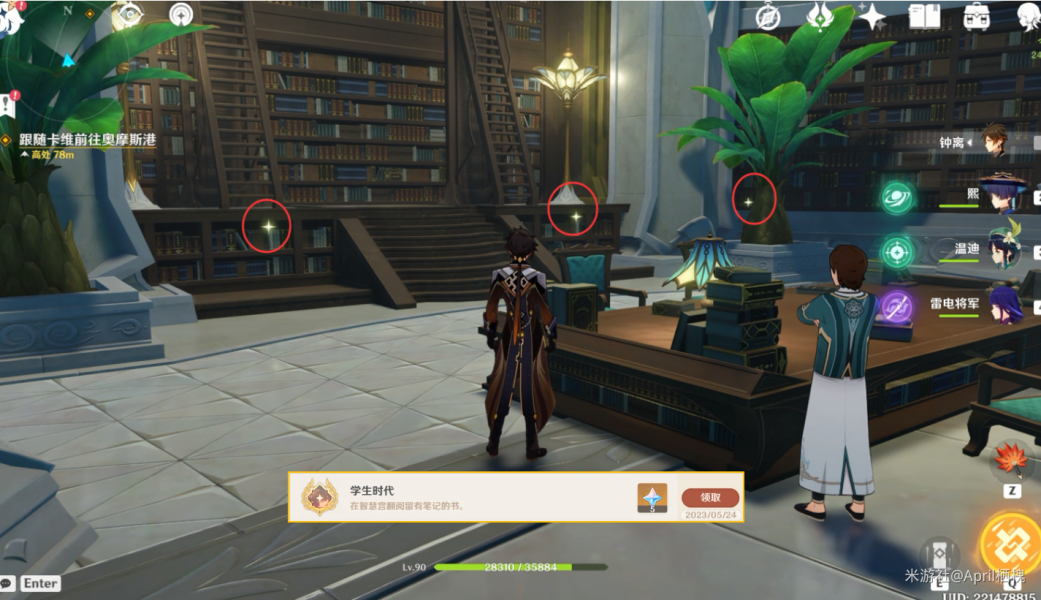This screenshot has height=600, width=1041.
Task: Open the exclamation-mark notice banner icon
Action: click(9, 103)
